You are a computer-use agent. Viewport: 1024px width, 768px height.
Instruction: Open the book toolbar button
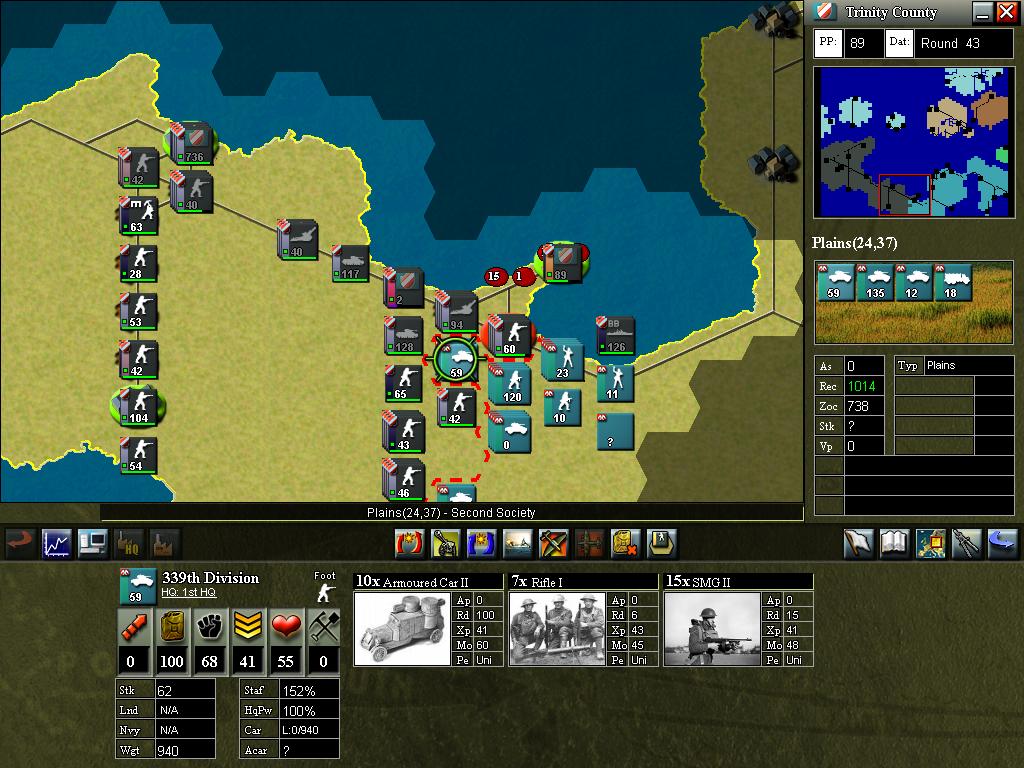pyautogui.click(x=893, y=543)
